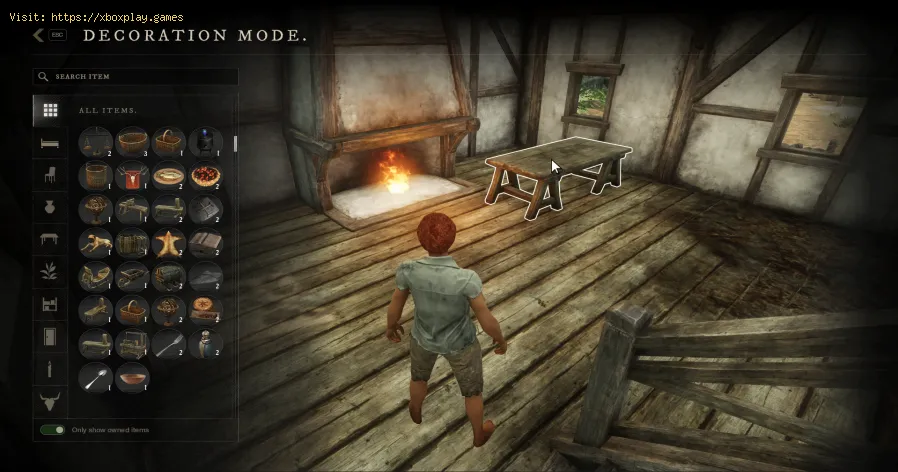The width and height of the screenshot is (898, 472).
Task: Switch to the bed category tab
Action: click(x=49, y=143)
